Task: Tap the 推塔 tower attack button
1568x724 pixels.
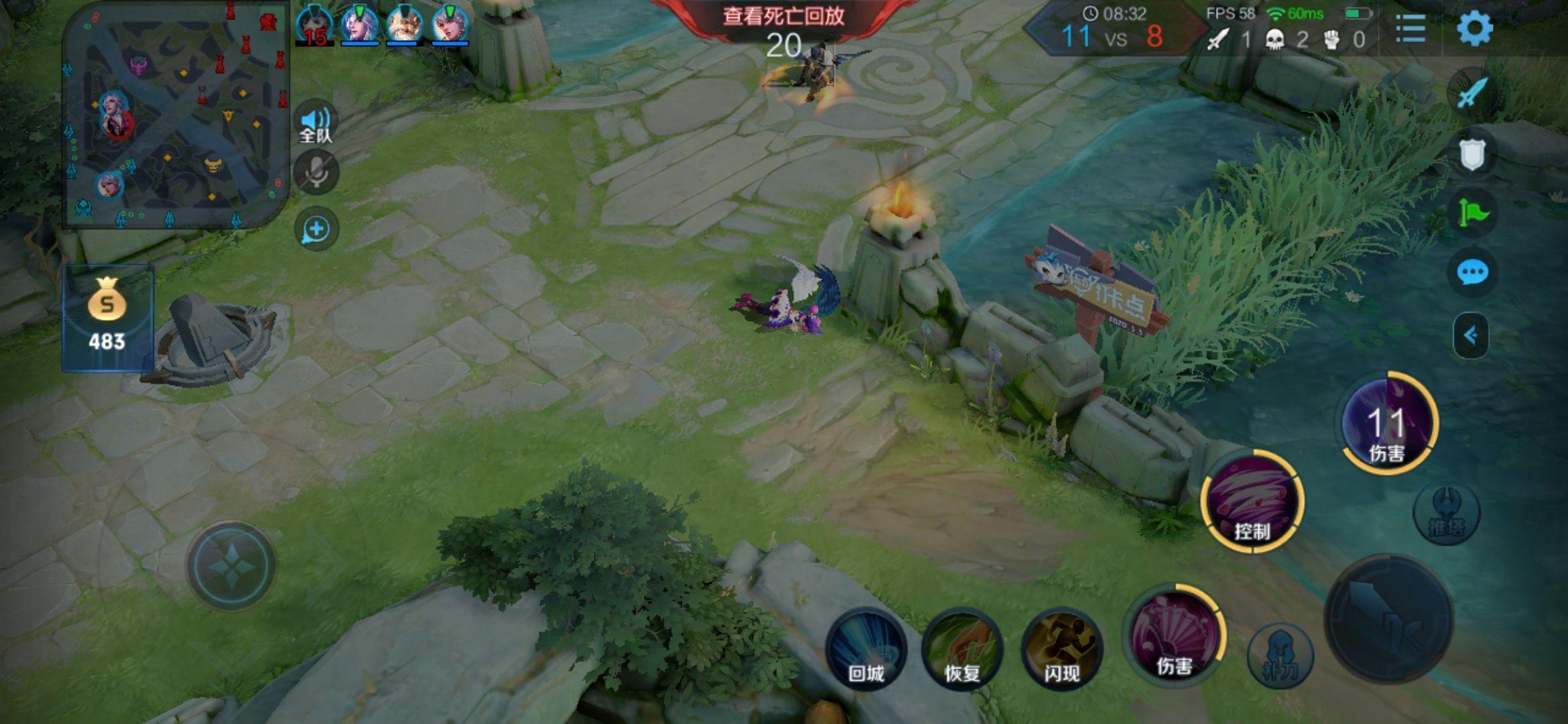Action: 1446,514
